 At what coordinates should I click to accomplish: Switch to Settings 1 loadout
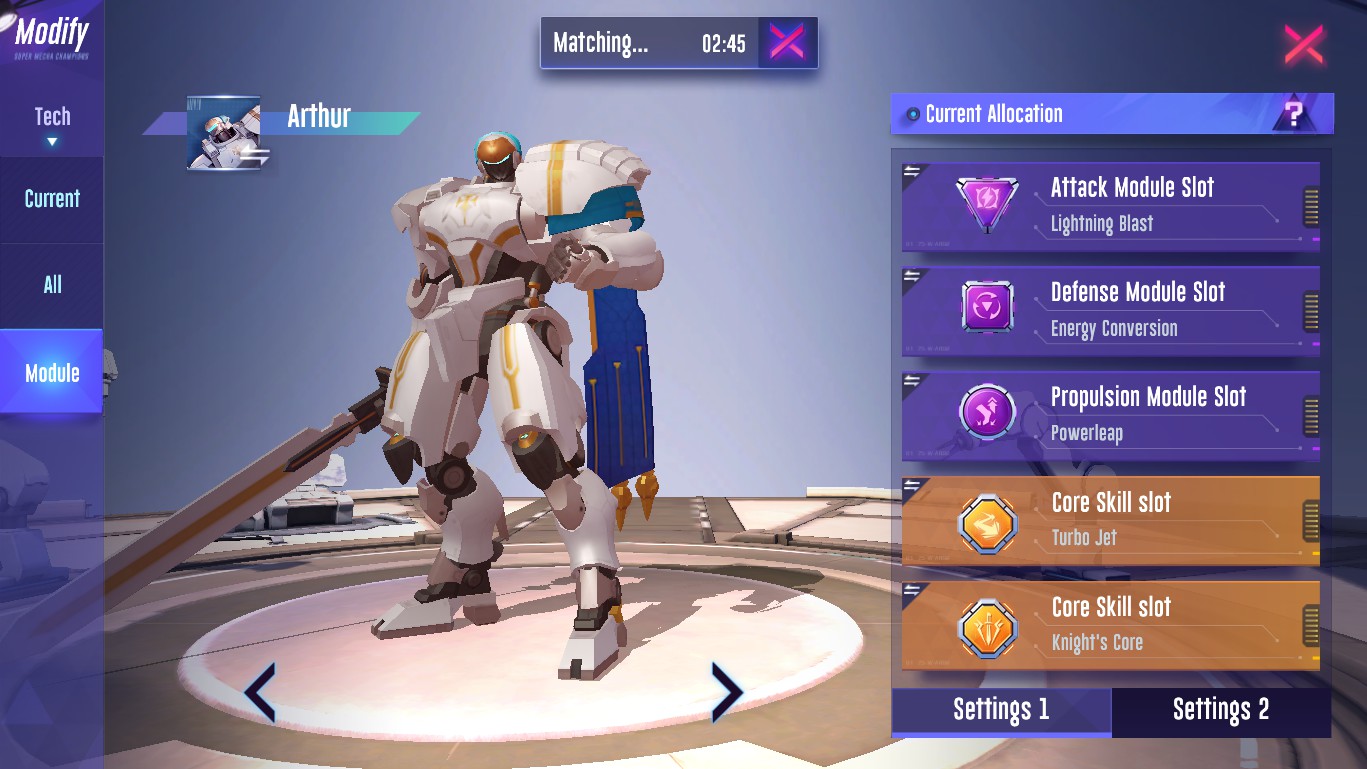click(x=1001, y=710)
